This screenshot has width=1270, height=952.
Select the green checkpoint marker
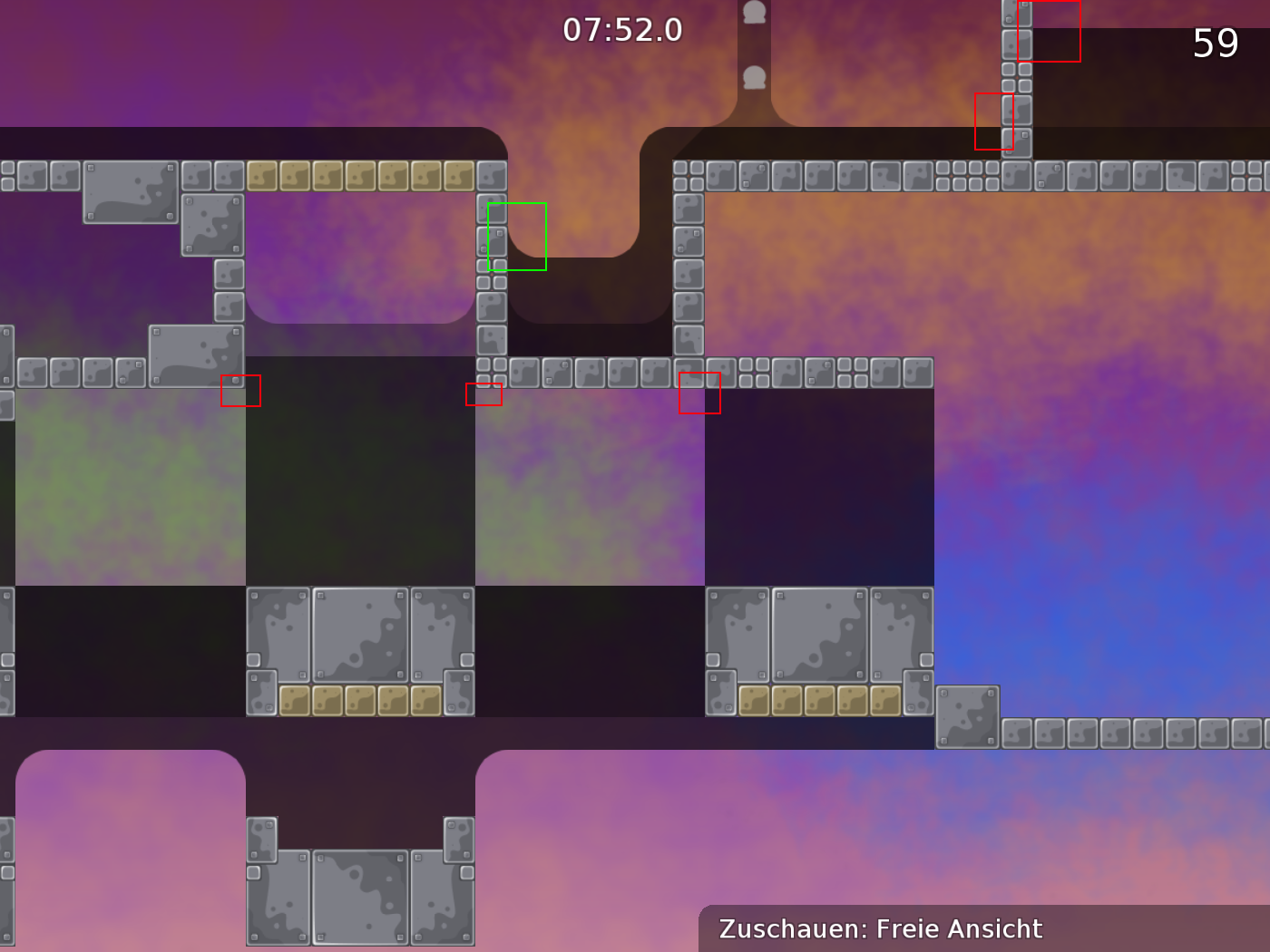click(517, 234)
